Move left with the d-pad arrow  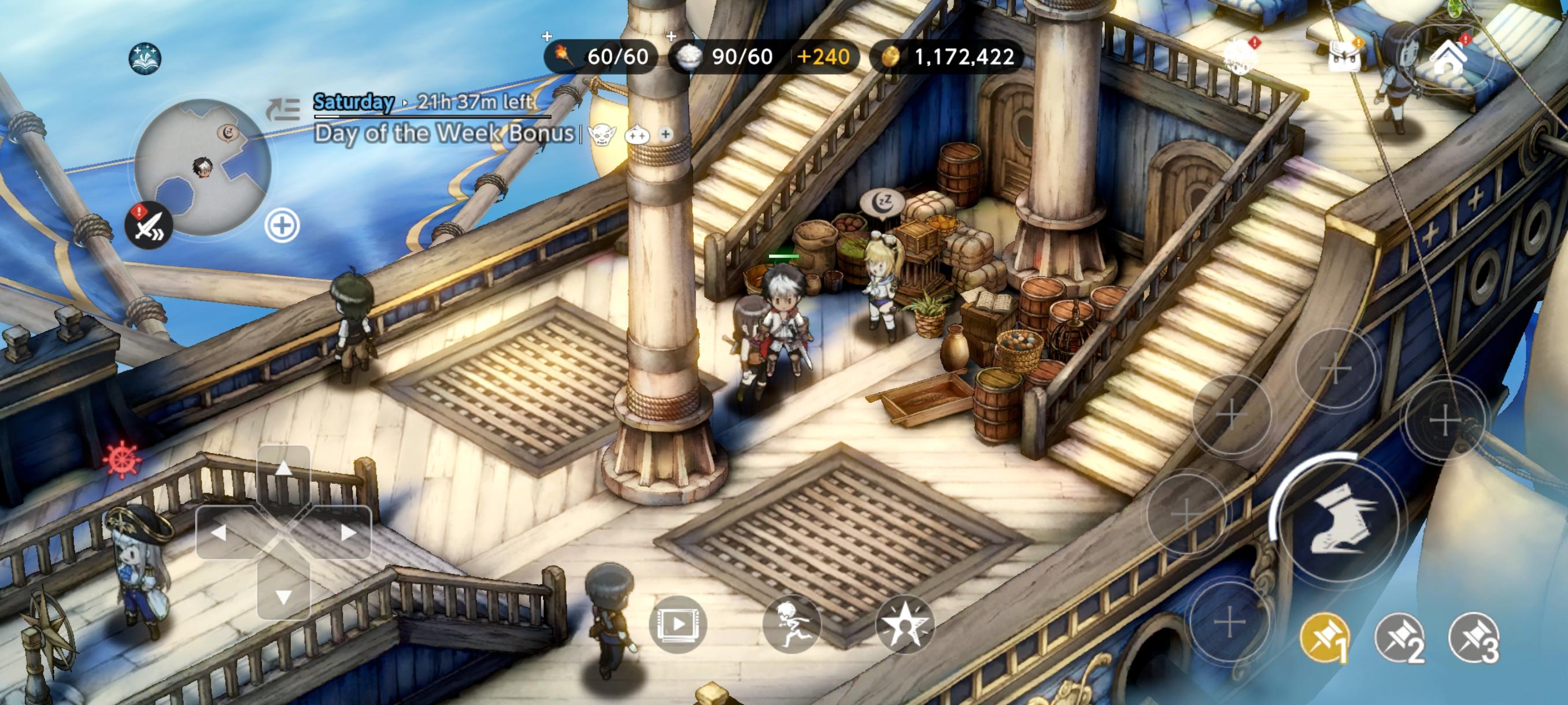pos(219,533)
